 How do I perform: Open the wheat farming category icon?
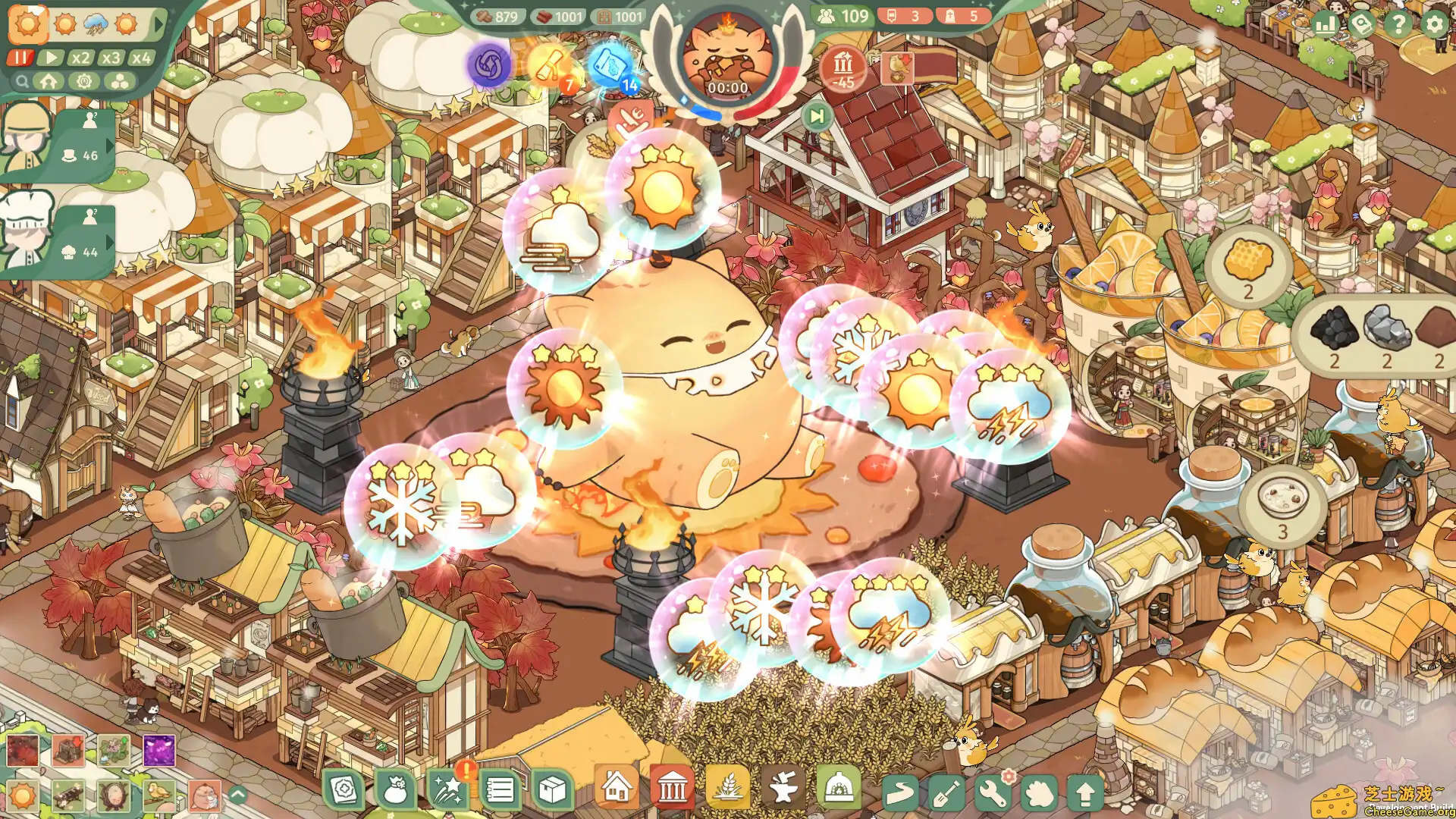728,789
